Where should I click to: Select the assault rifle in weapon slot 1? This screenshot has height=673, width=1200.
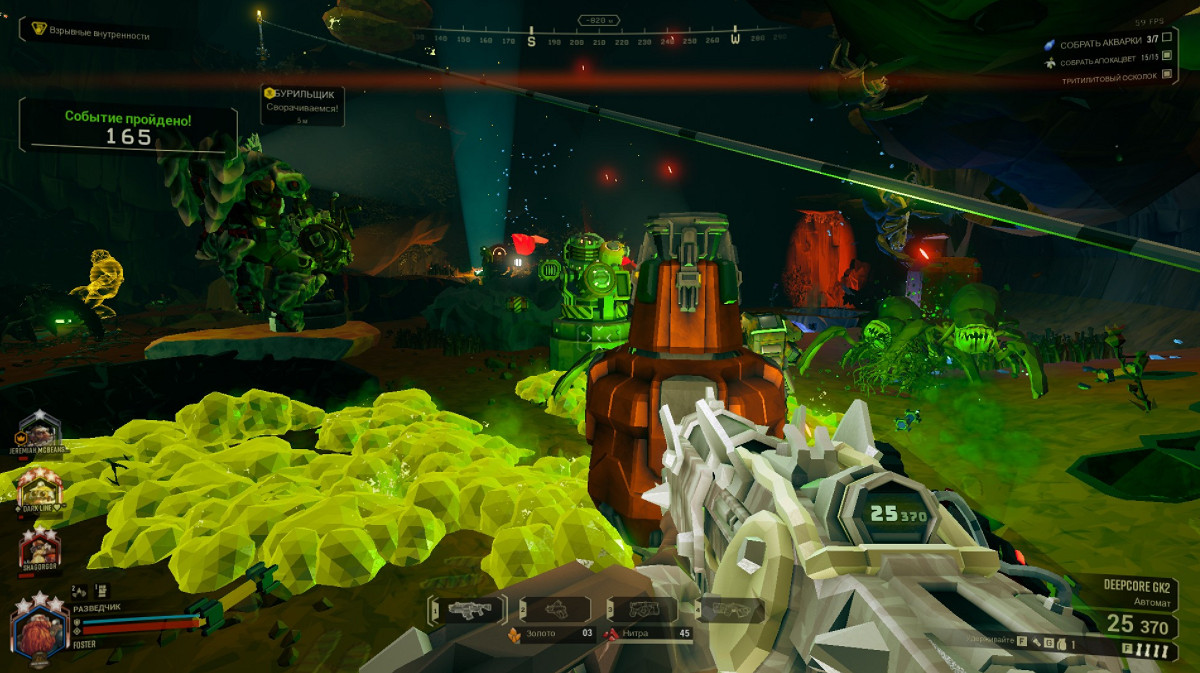(465, 609)
